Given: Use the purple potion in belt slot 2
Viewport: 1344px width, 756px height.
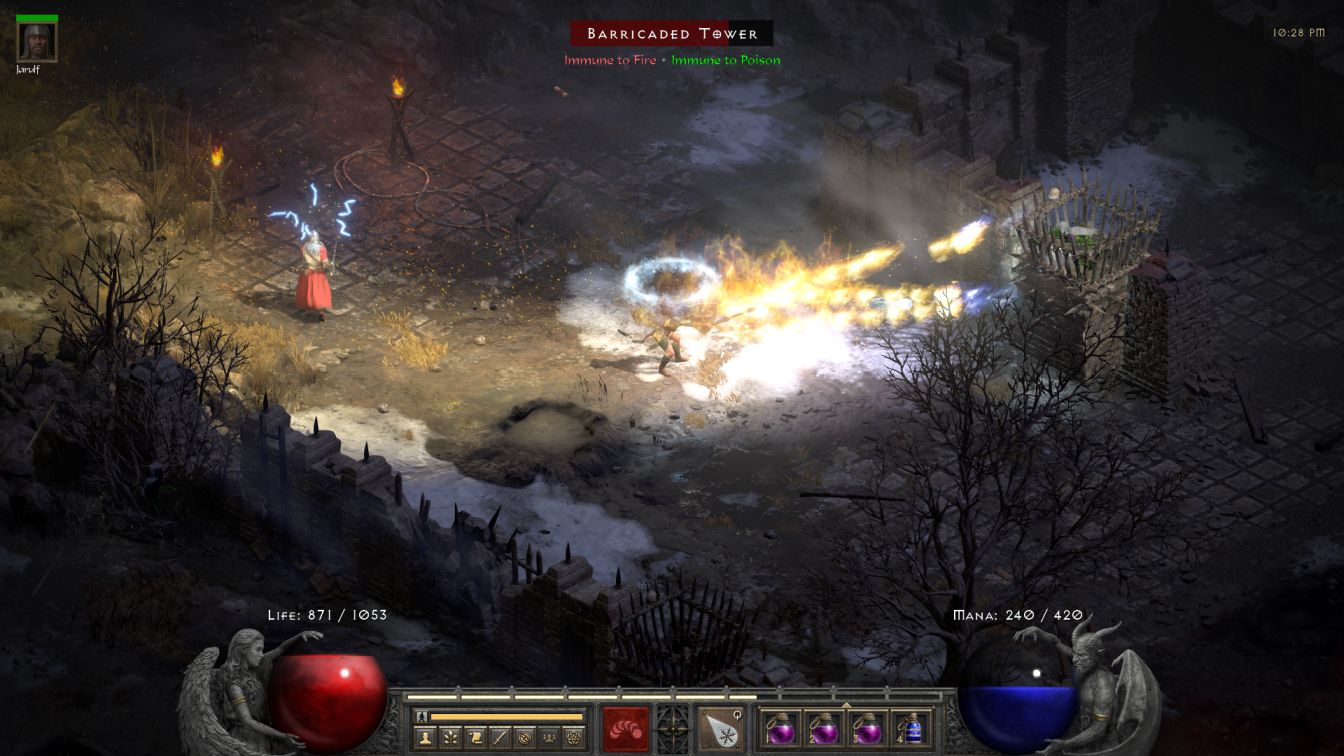Looking at the screenshot, I should [x=824, y=729].
